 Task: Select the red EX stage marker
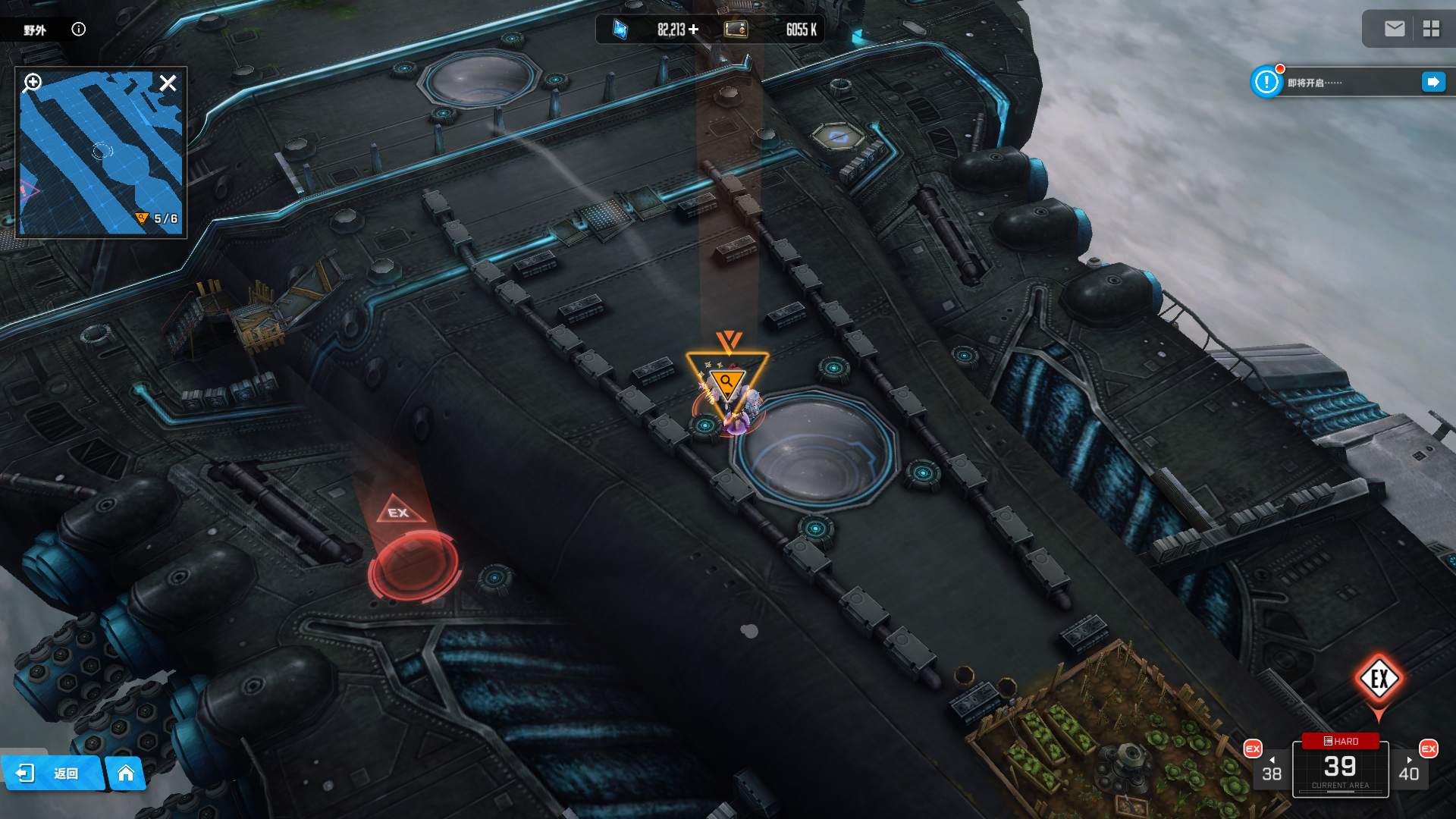tap(413, 561)
